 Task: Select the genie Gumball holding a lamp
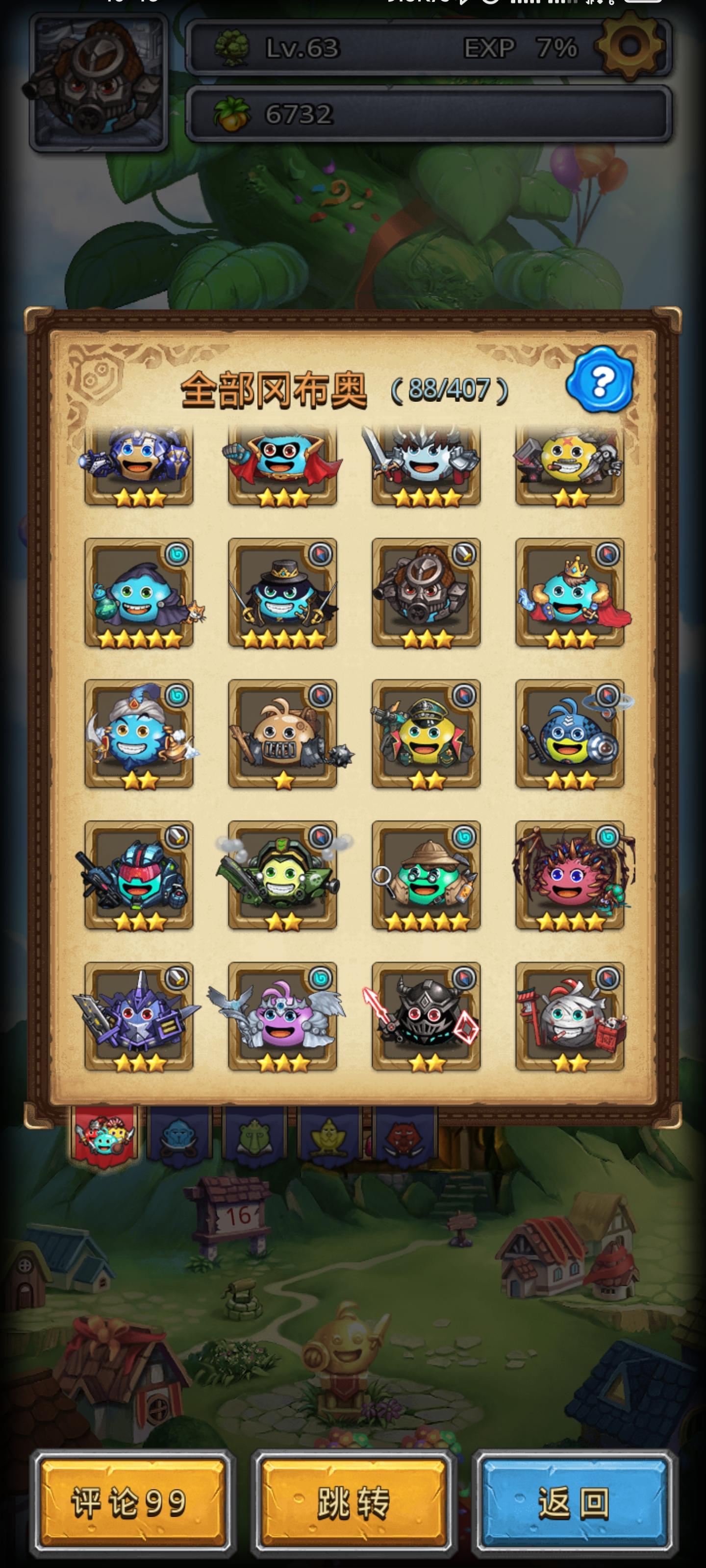(140, 739)
